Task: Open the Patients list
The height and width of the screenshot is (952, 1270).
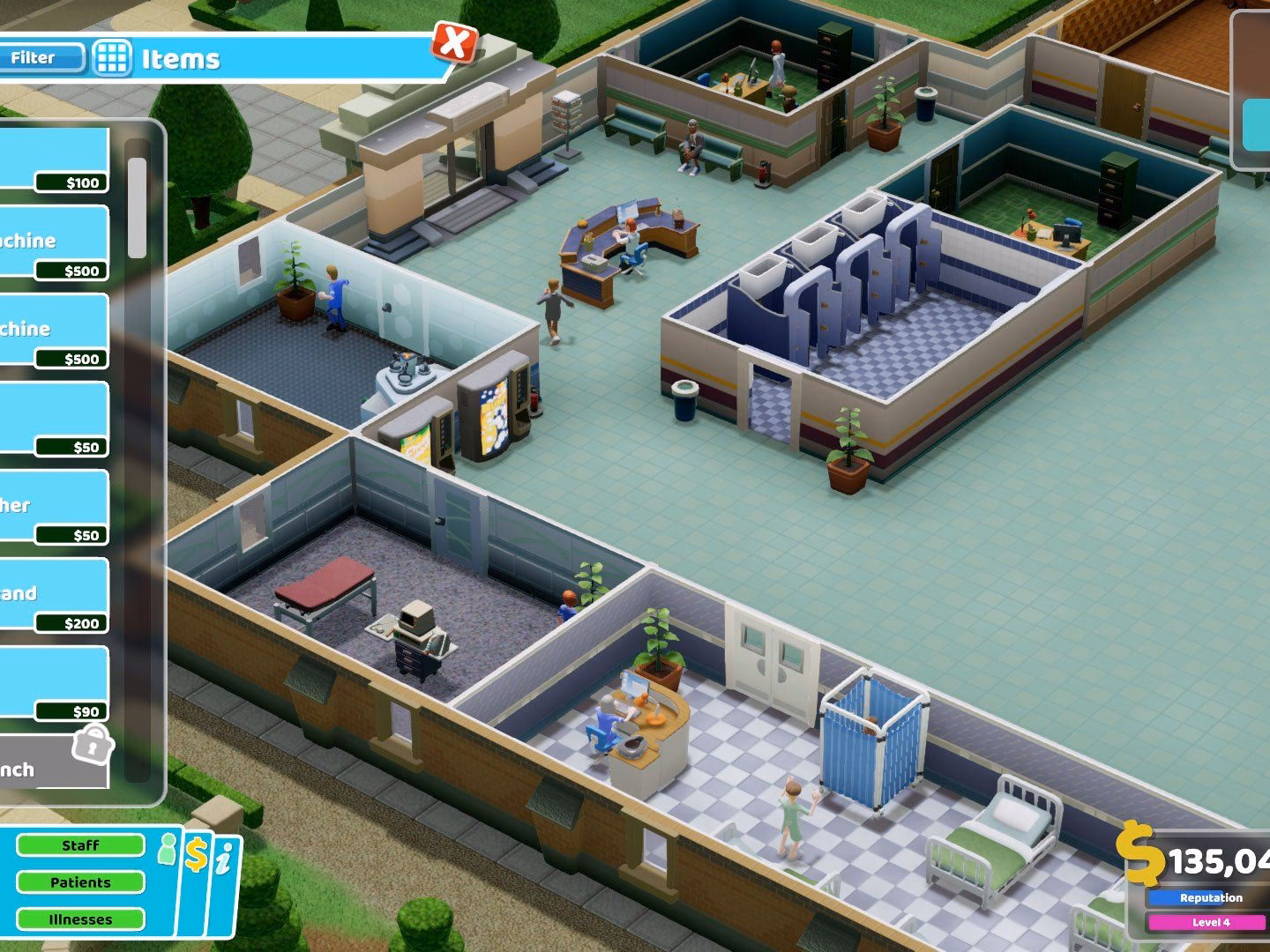Action: (81, 881)
